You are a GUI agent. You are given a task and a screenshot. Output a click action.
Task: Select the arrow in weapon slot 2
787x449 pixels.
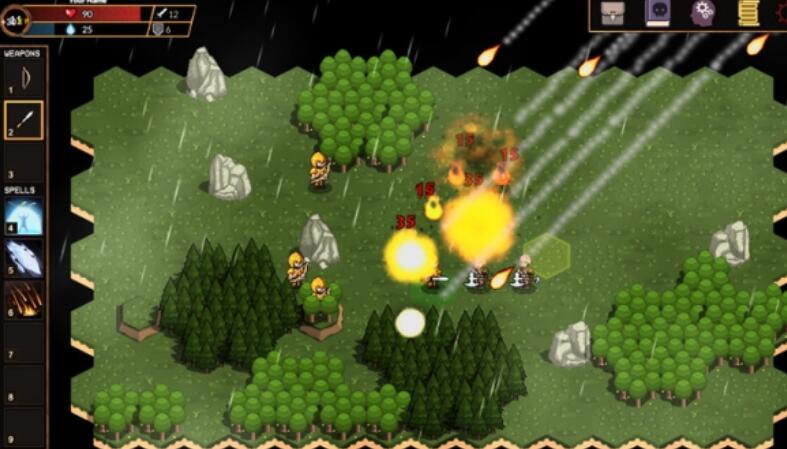pyautogui.click(x=25, y=119)
